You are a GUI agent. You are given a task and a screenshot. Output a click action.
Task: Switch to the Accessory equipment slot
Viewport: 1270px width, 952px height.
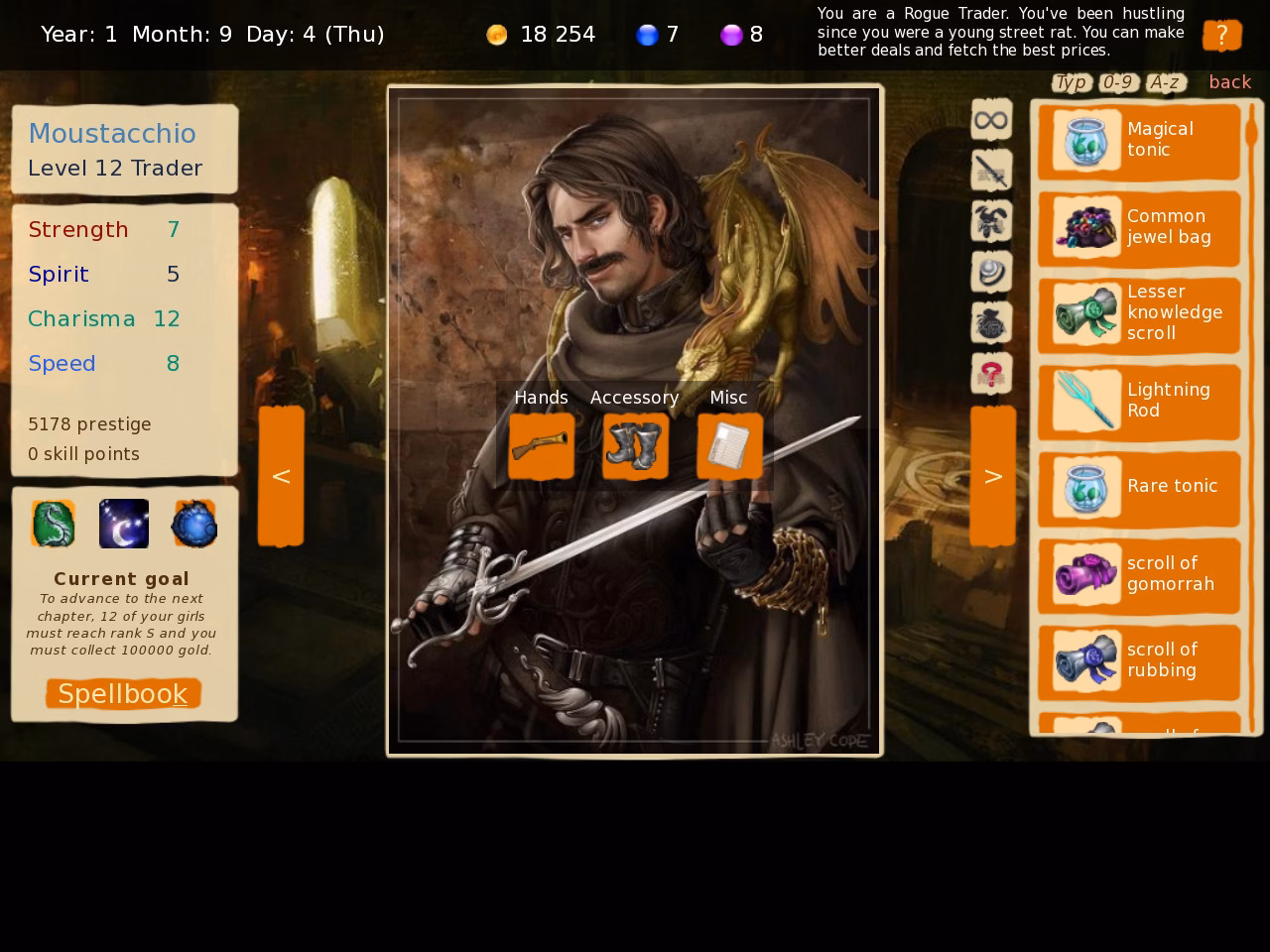tap(634, 447)
